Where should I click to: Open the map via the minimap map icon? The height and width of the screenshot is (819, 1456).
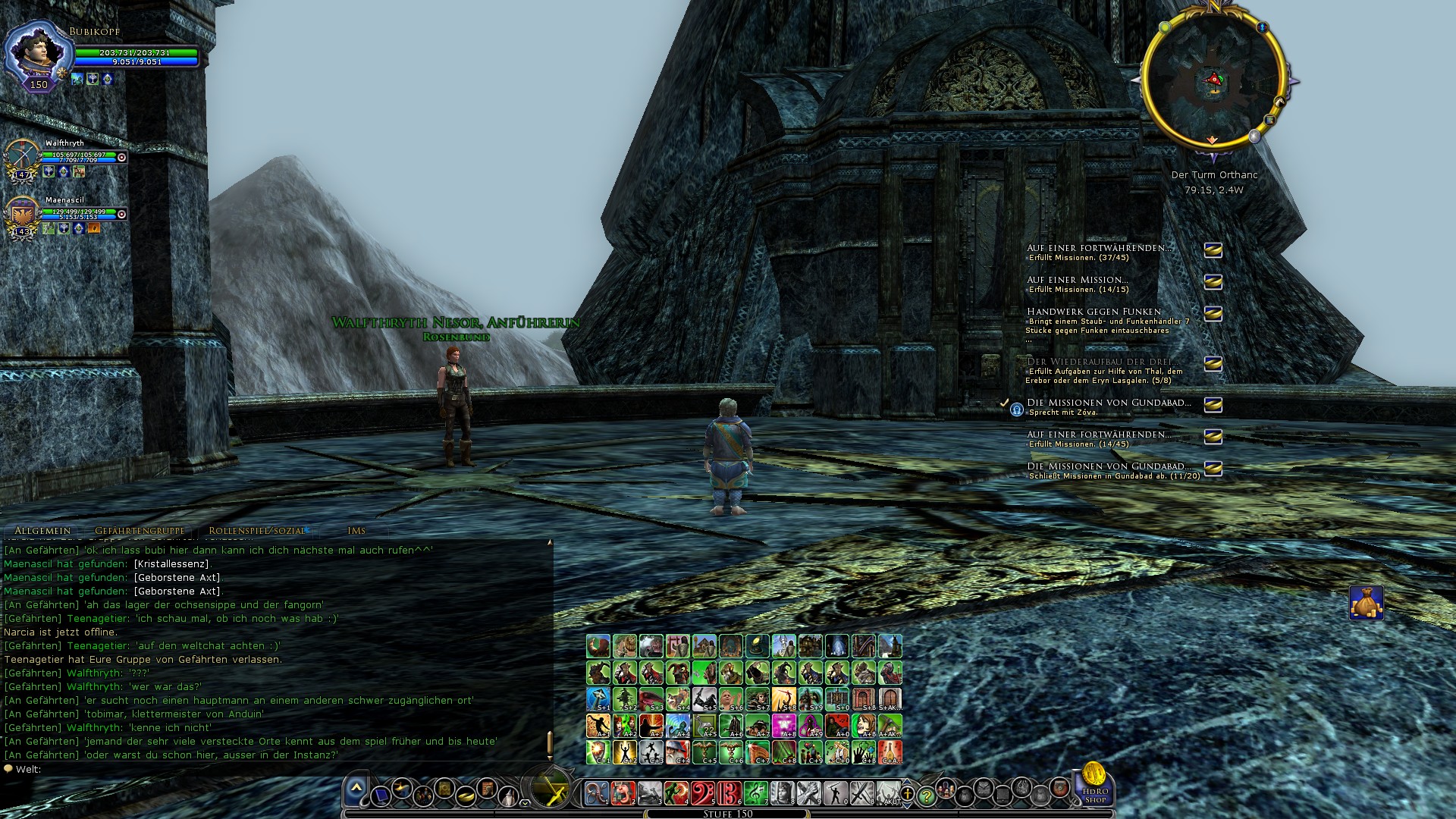pos(1269,120)
